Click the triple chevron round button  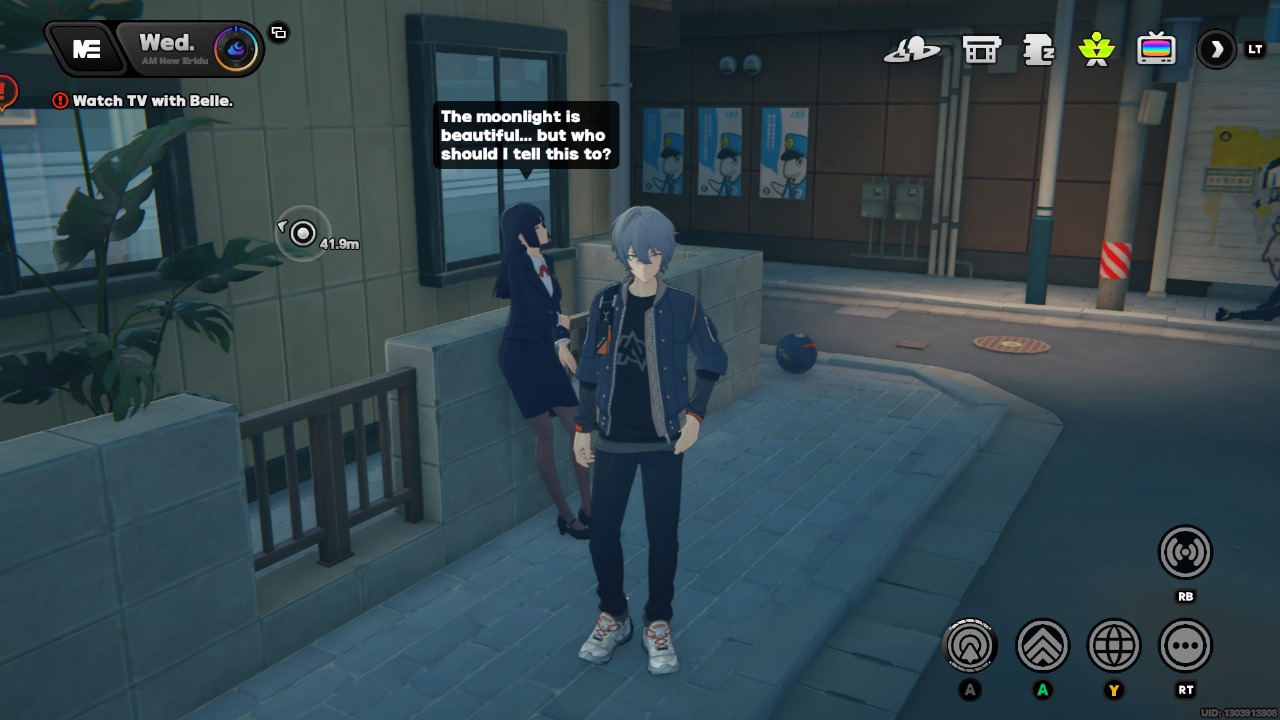[1043, 646]
